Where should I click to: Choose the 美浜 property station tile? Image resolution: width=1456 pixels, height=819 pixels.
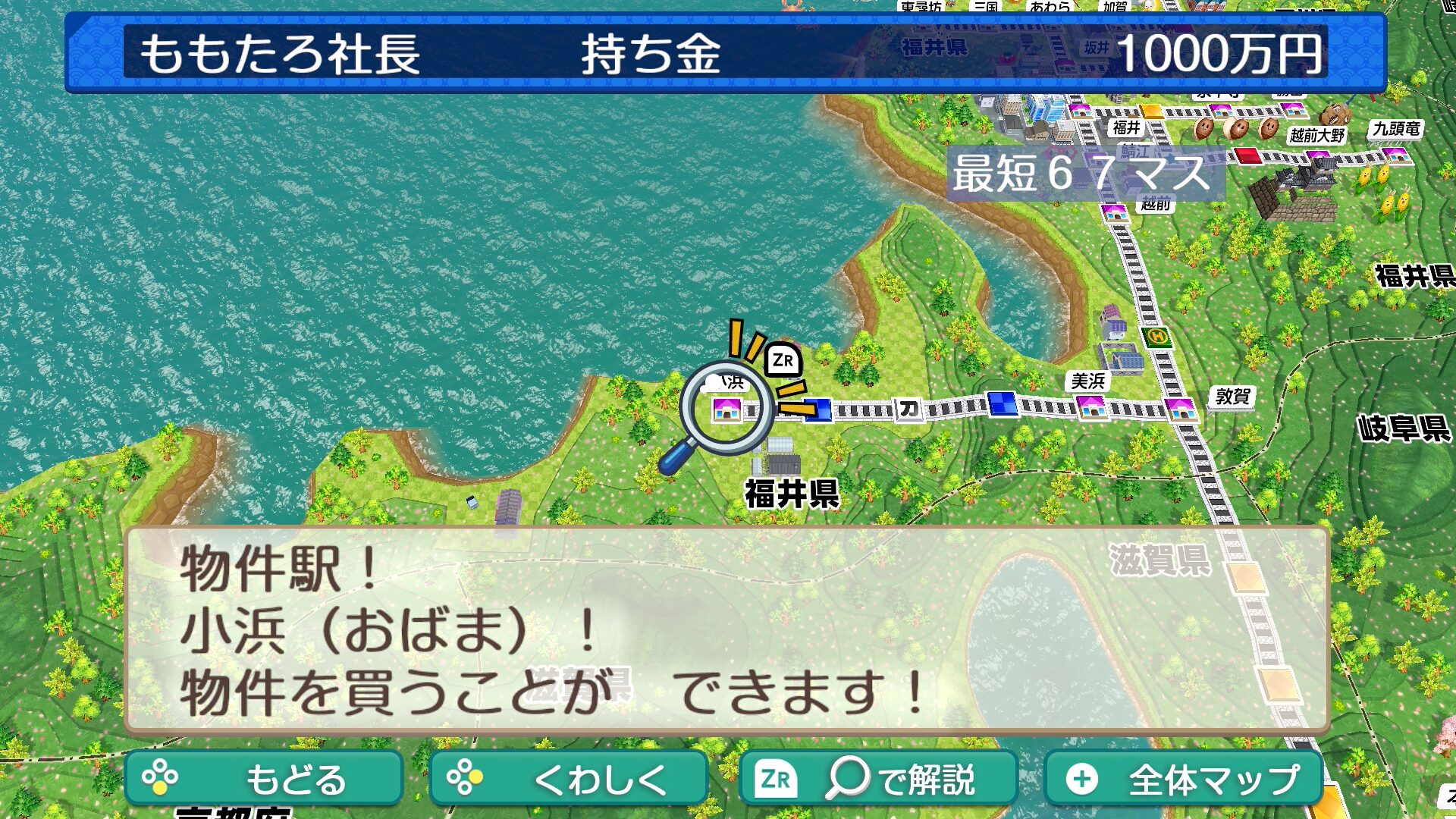click(x=1091, y=406)
